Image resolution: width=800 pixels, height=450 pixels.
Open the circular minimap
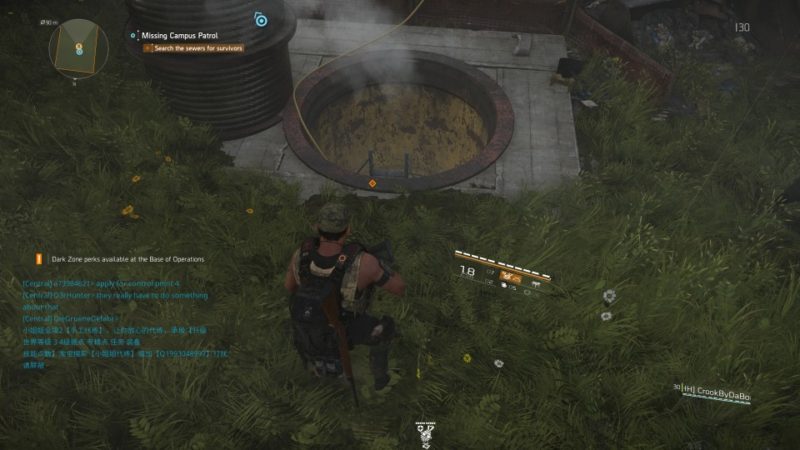click(79, 44)
